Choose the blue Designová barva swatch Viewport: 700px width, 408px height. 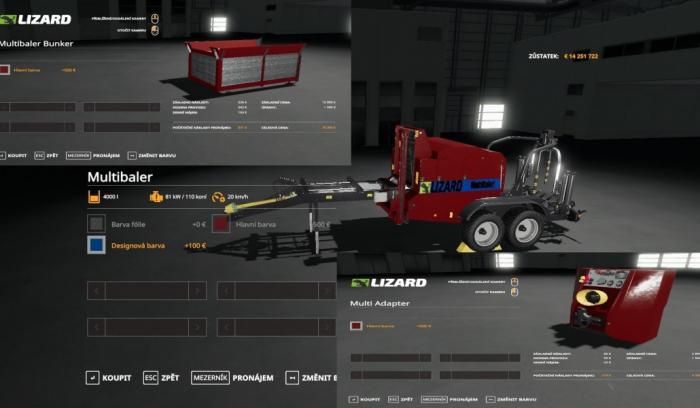pyautogui.click(x=96, y=245)
